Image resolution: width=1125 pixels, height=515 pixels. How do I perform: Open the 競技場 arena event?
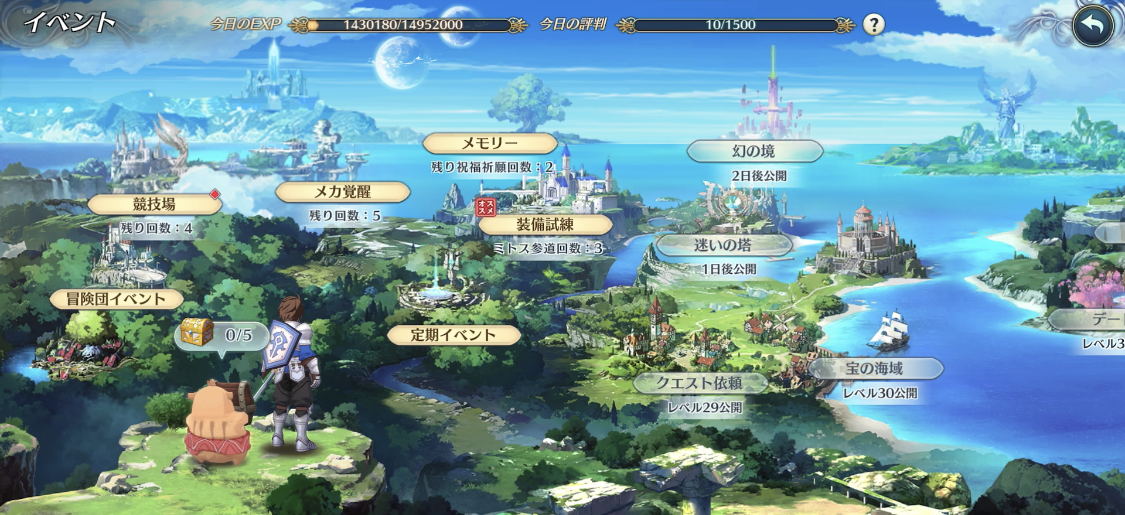click(x=154, y=204)
